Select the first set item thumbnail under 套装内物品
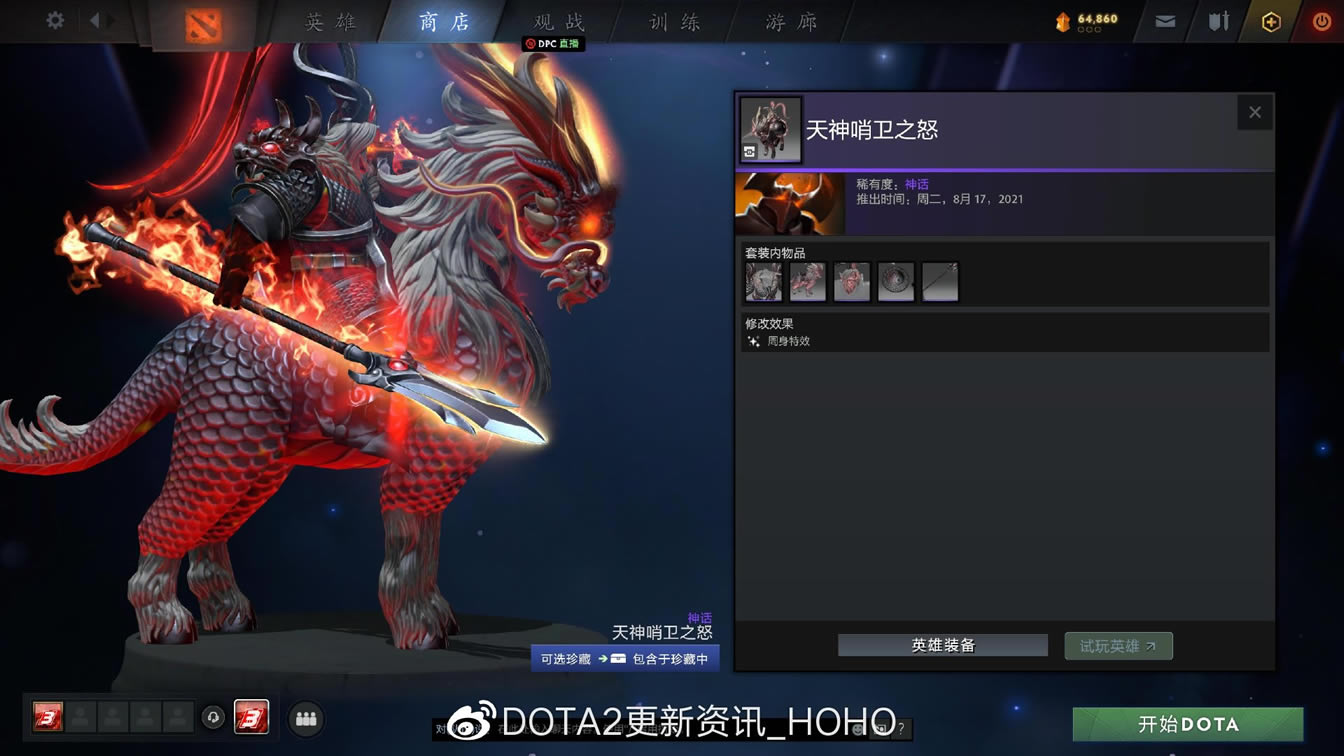 764,281
